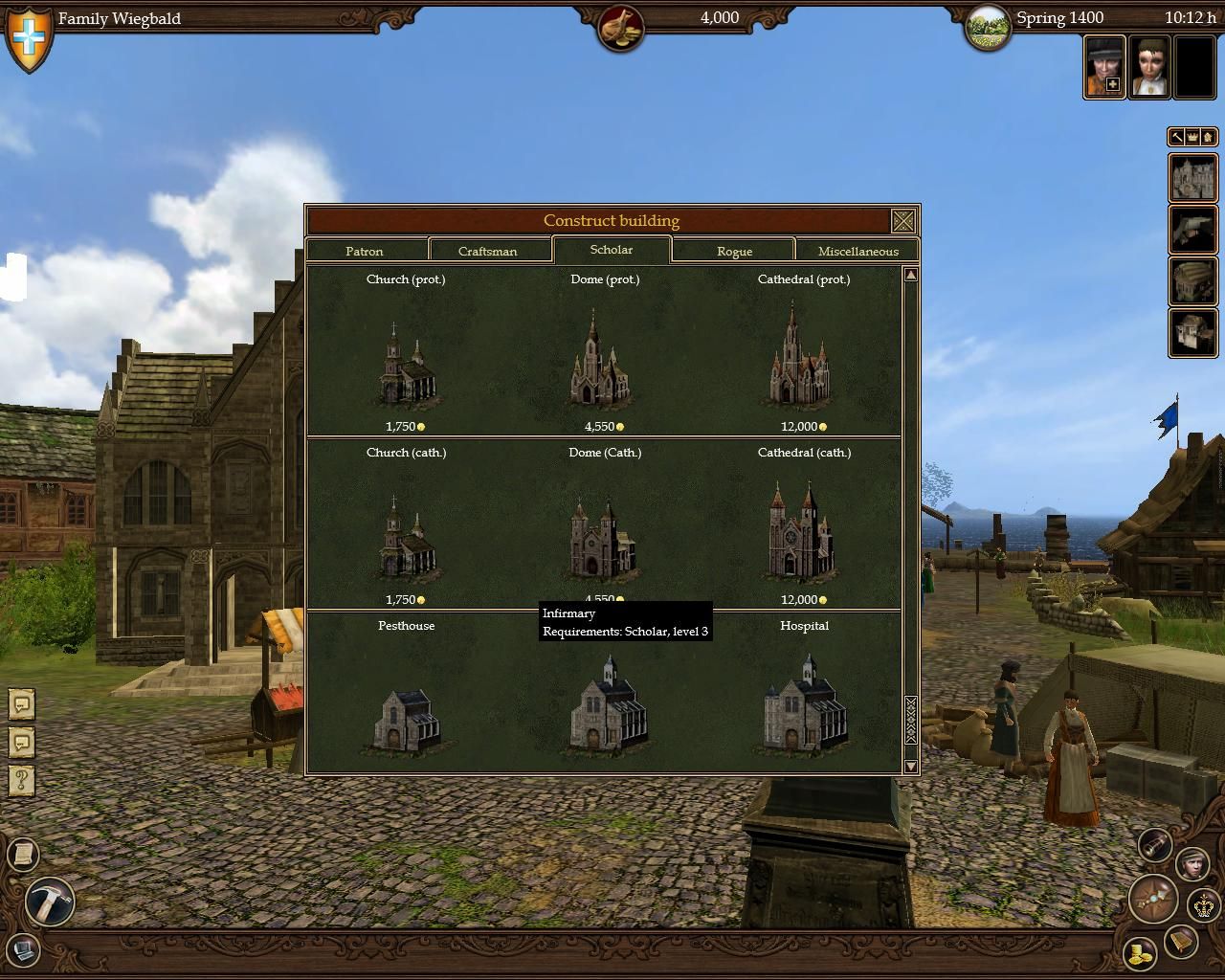The height and width of the screenshot is (980, 1225).
Task: Open the Craftsman tab
Action: point(487,251)
